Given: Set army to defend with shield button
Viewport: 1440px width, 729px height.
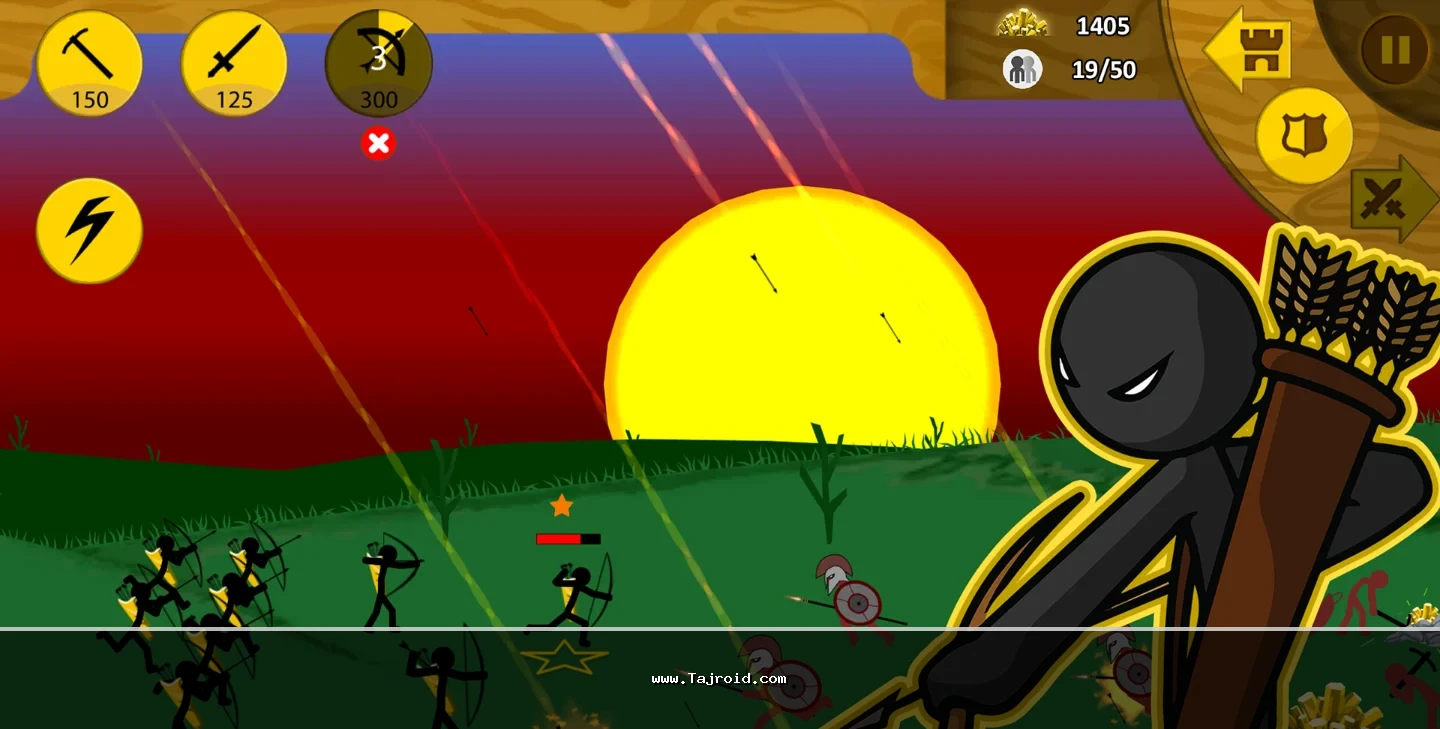Looking at the screenshot, I should [1303, 135].
